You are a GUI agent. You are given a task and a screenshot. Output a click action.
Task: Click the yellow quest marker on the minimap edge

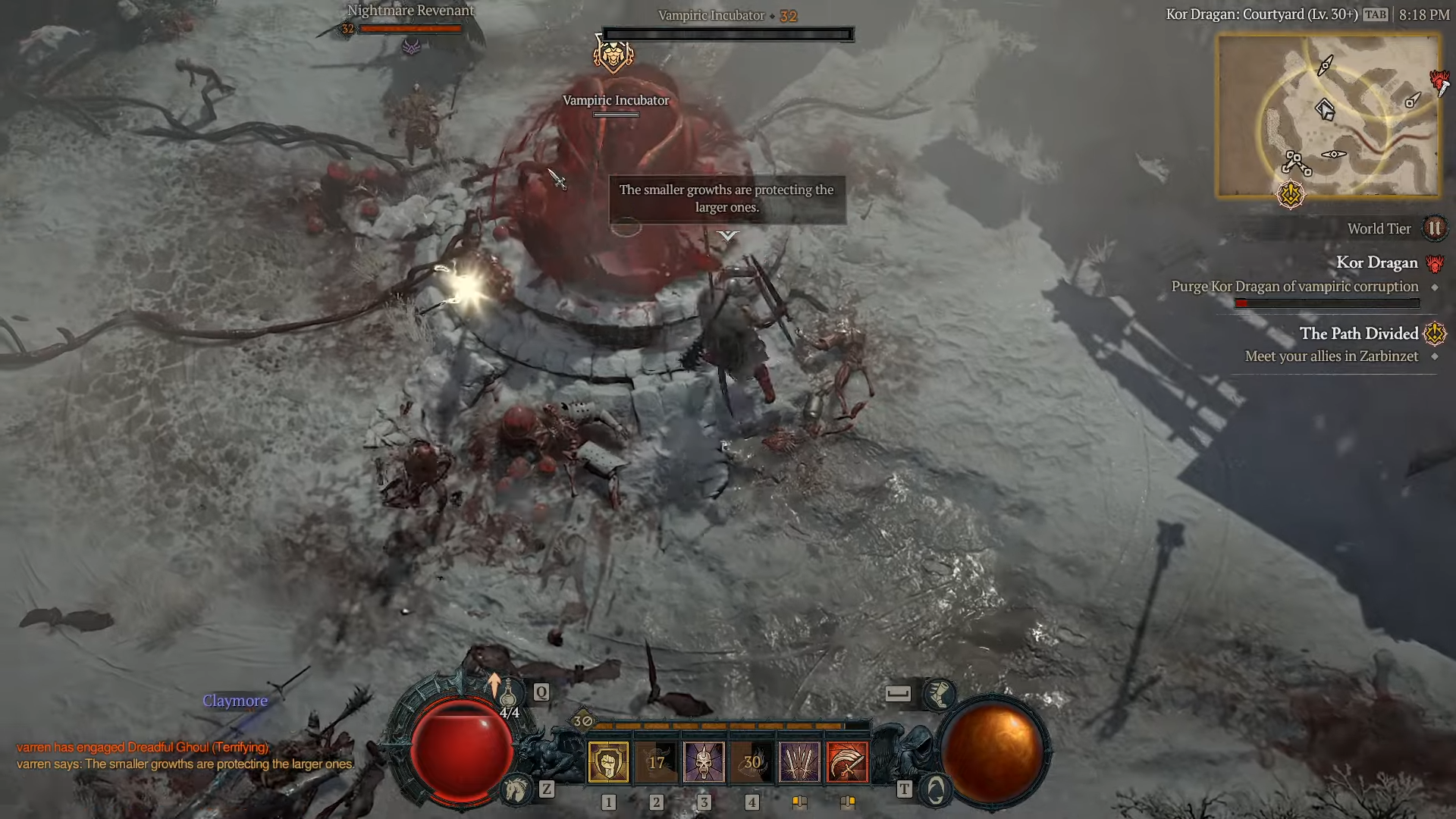[x=1290, y=195]
